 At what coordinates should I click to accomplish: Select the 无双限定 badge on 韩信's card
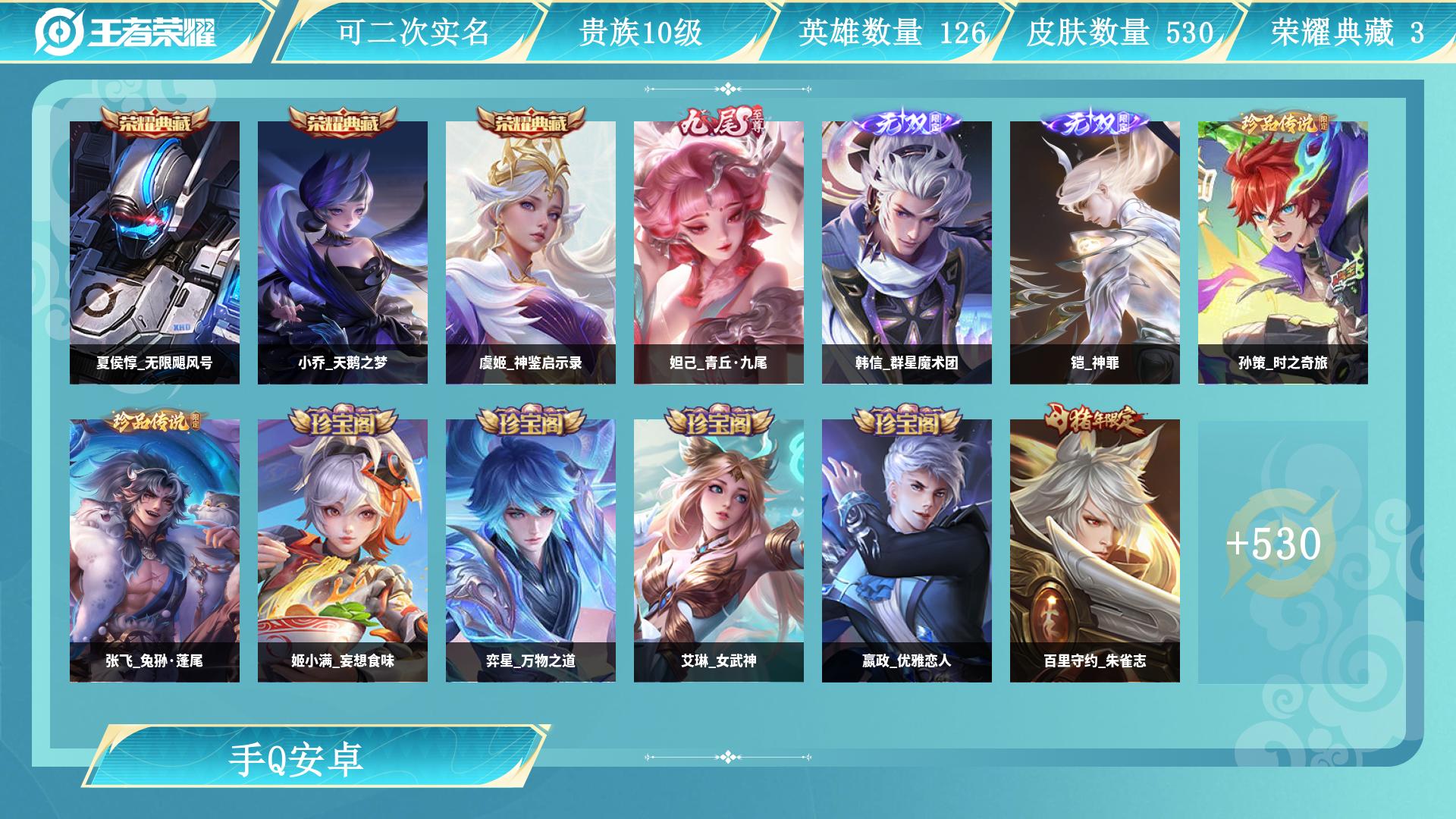907,121
